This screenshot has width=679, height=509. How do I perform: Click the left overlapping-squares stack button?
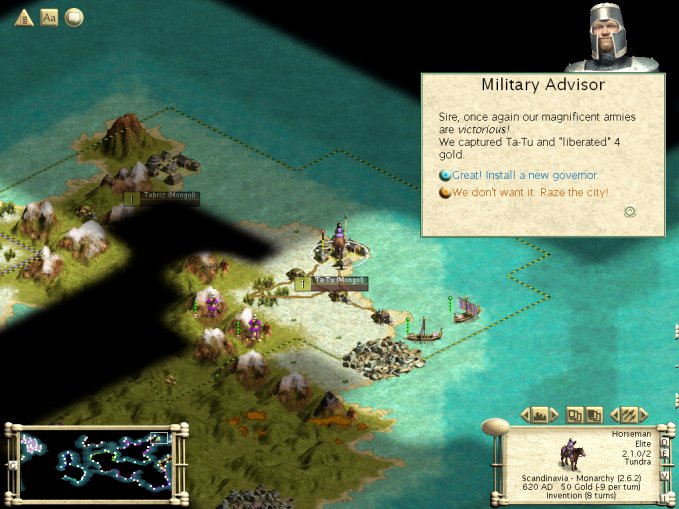pyautogui.click(x=575, y=414)
